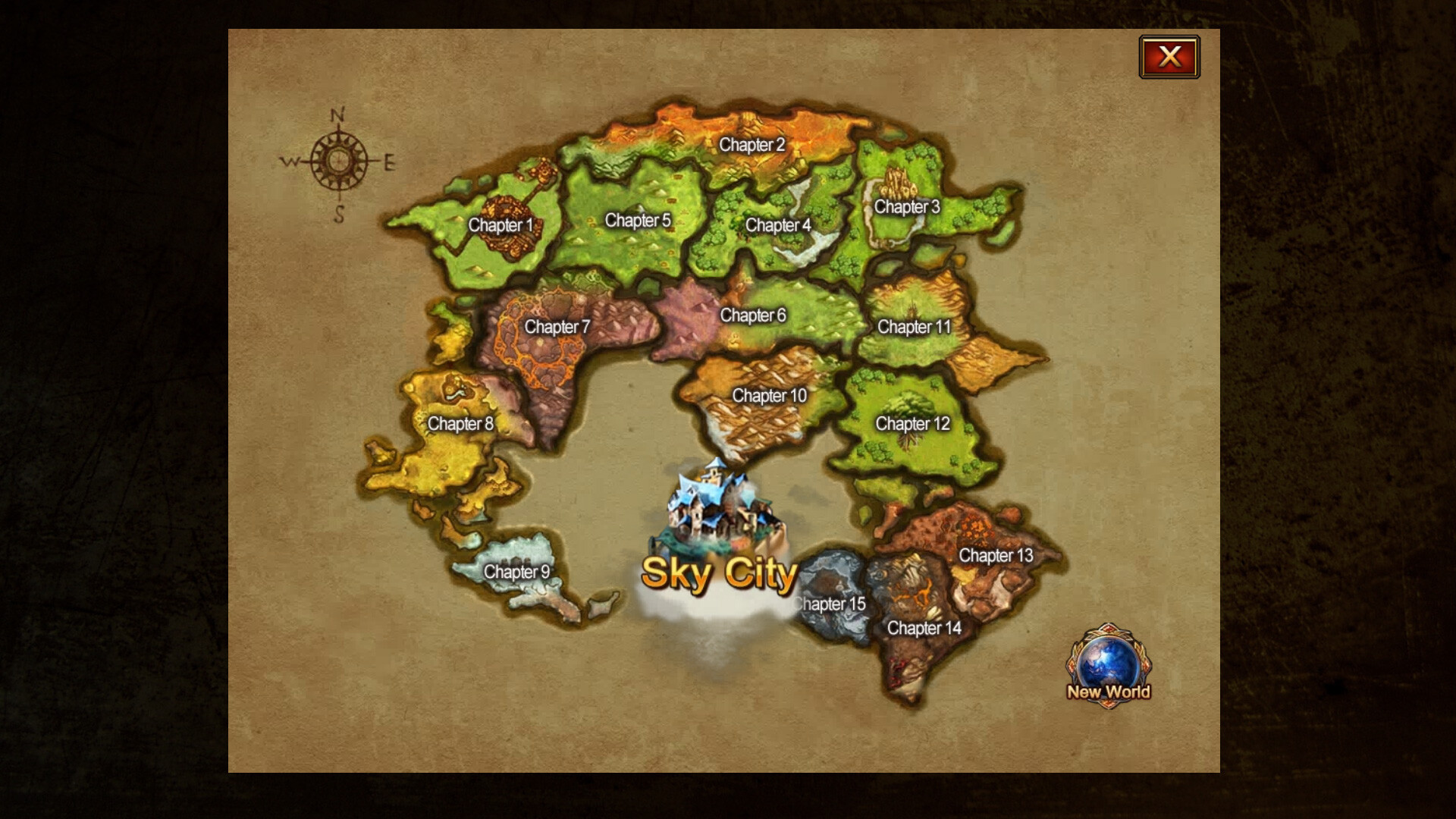Screen dimensions: 1456x819
Task: Select Chapter 5 green plains region
Action: (639, 219)
